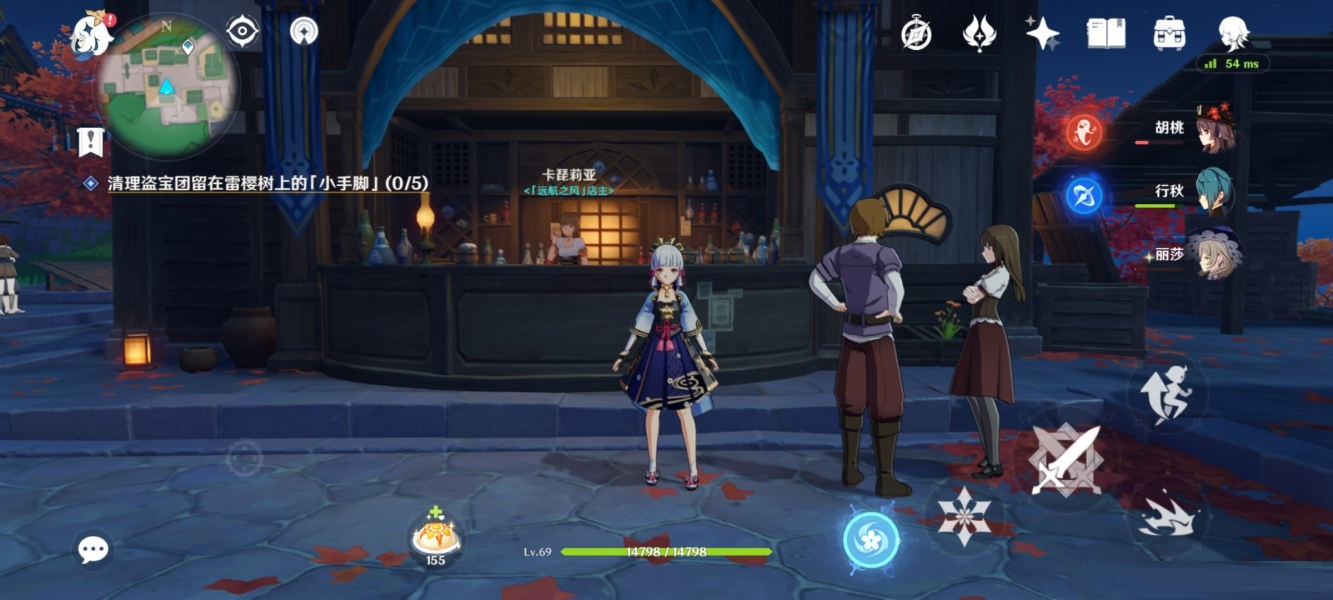Viewport: 1333px width, 600px height.
Task: Open the backpack inventory
Action: click(x=1169, y=34)
